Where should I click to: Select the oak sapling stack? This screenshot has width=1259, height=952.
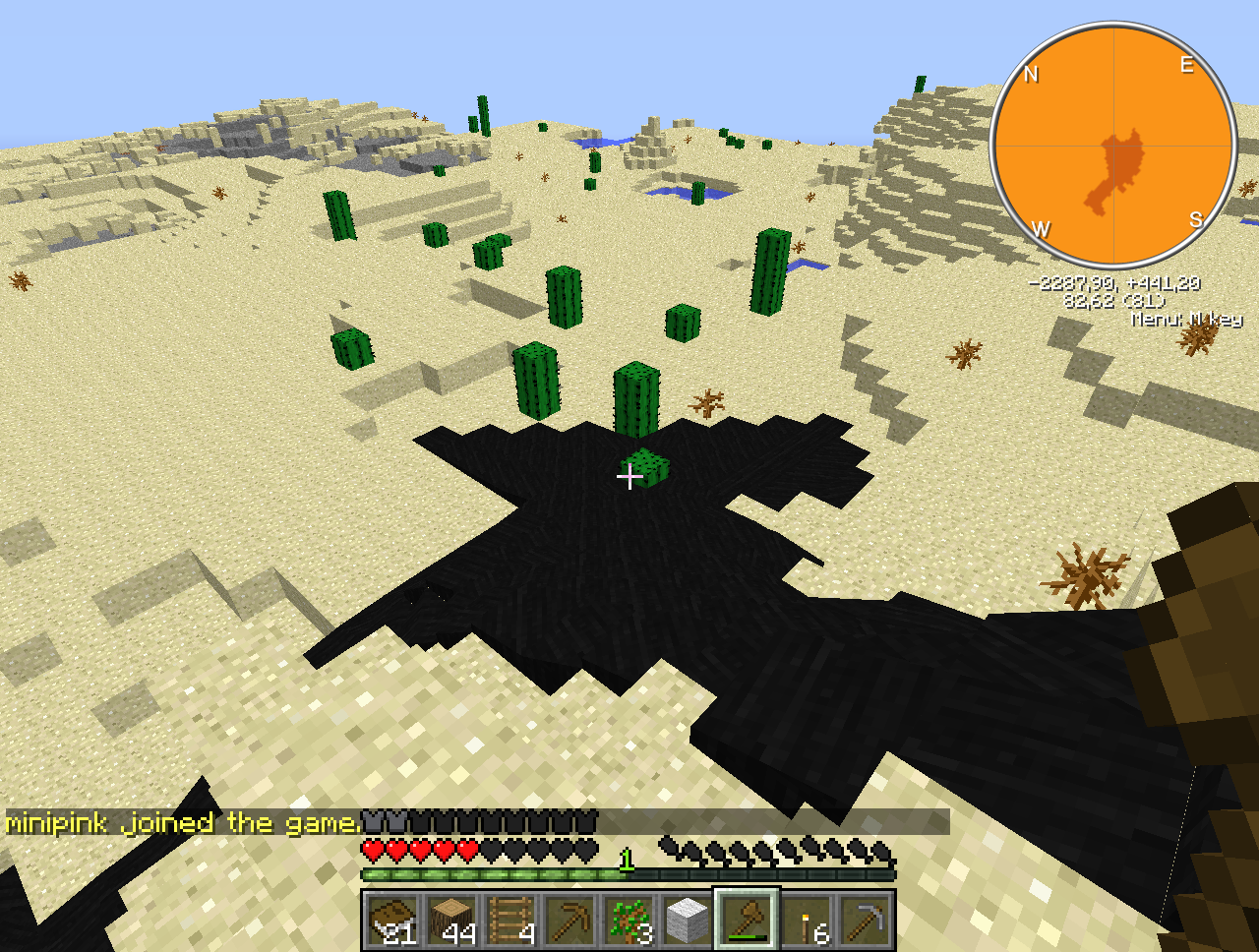click(x=629, y=921)
